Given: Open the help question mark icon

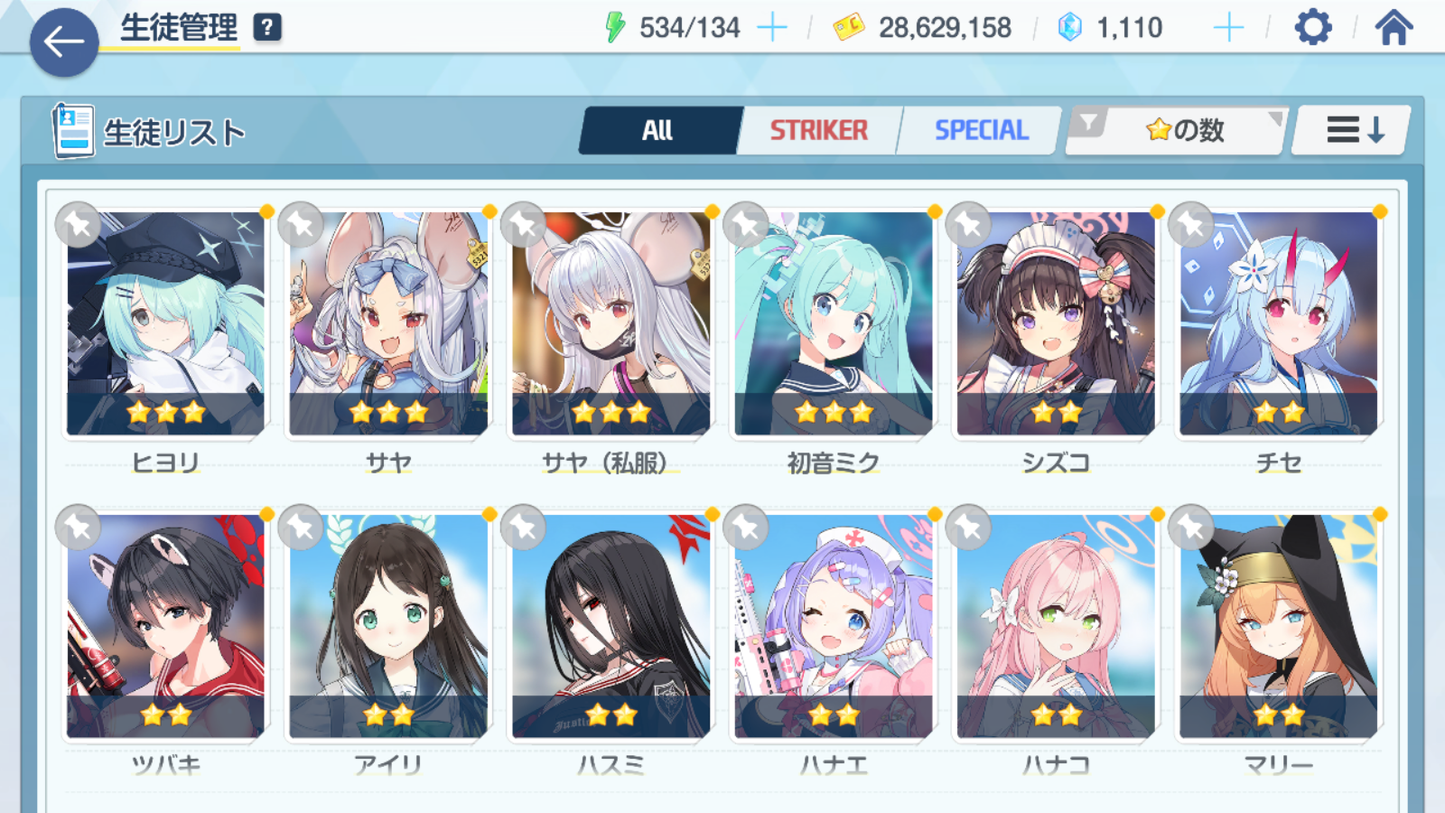Looking at the screenshot, I should coord(267,28).
